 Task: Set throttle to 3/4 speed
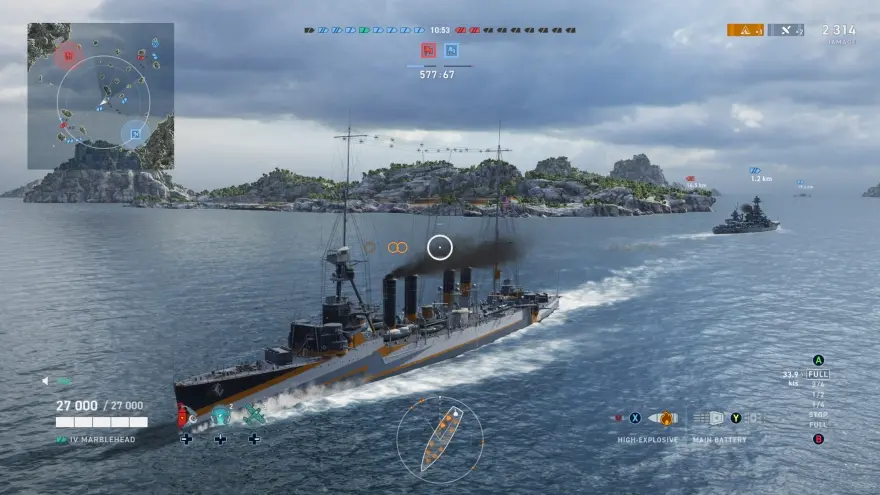[x=818, y=384]
